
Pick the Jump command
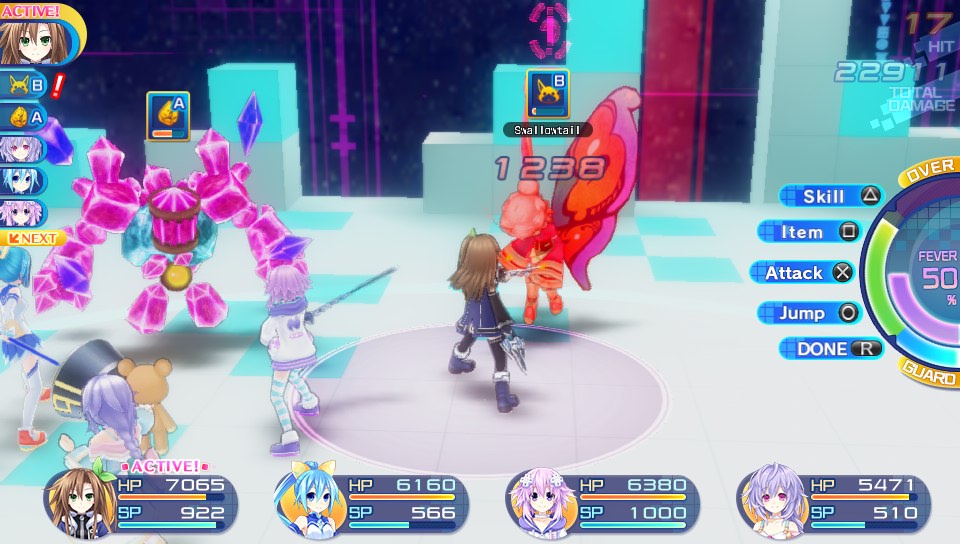click(x=809, y=313)
